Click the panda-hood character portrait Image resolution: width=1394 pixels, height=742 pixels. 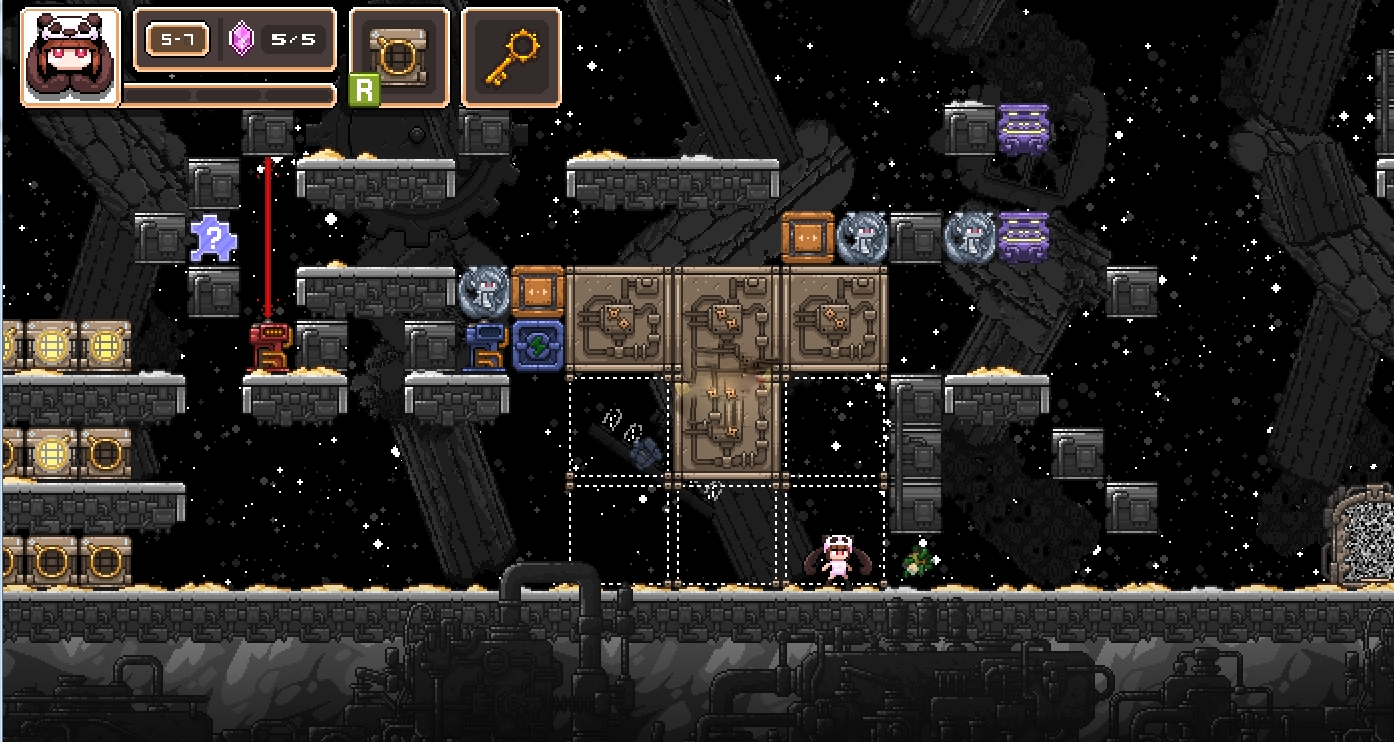pyautogui.click(x=69, y=56)
